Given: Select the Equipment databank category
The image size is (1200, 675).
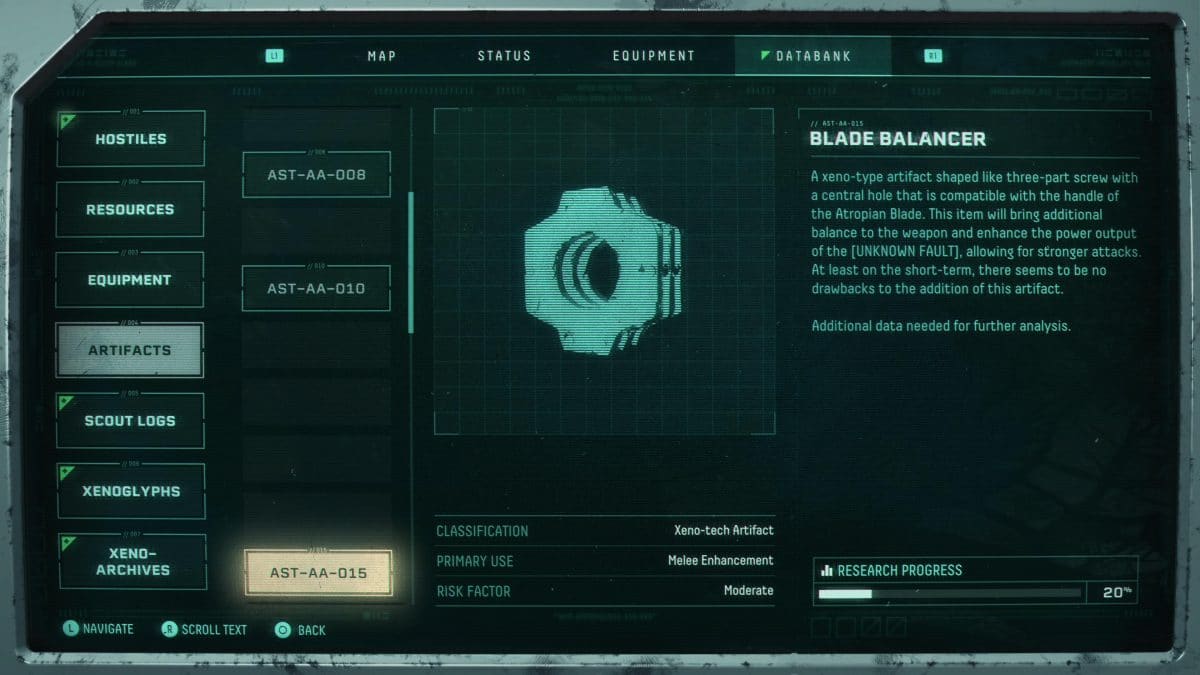Looking at the screenshot, I should [130, 280].
